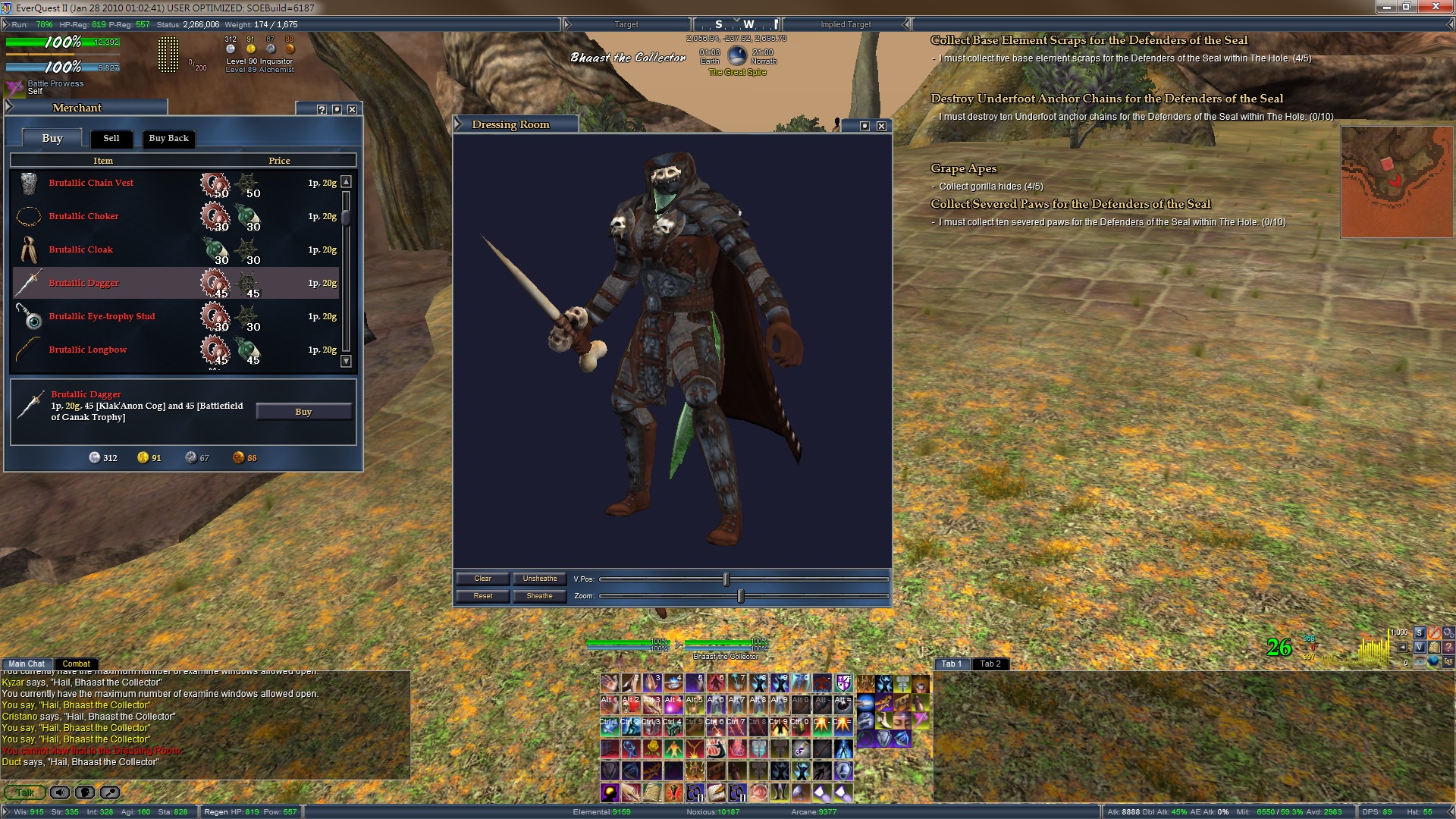Click the Zoom slider handle

coord(741,596)
